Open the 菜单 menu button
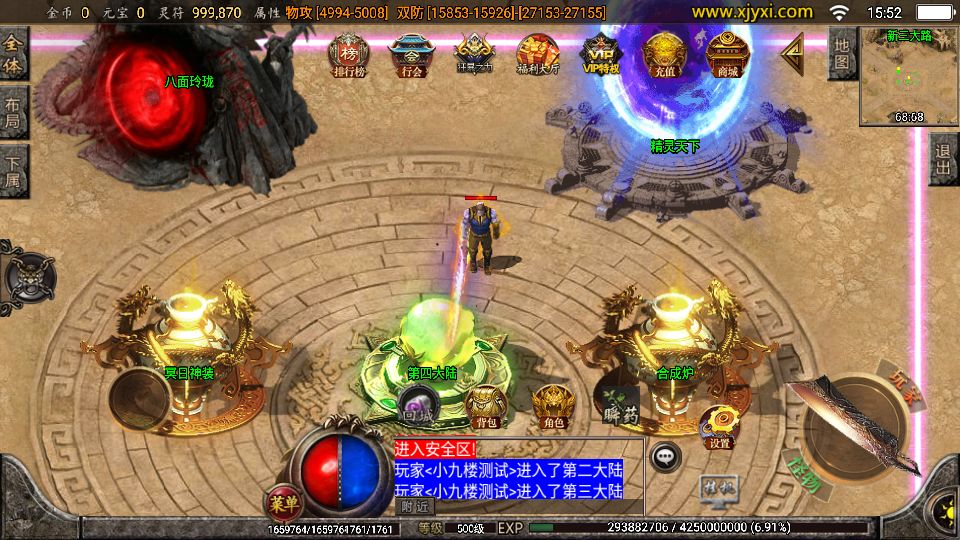 click(283, 499)
